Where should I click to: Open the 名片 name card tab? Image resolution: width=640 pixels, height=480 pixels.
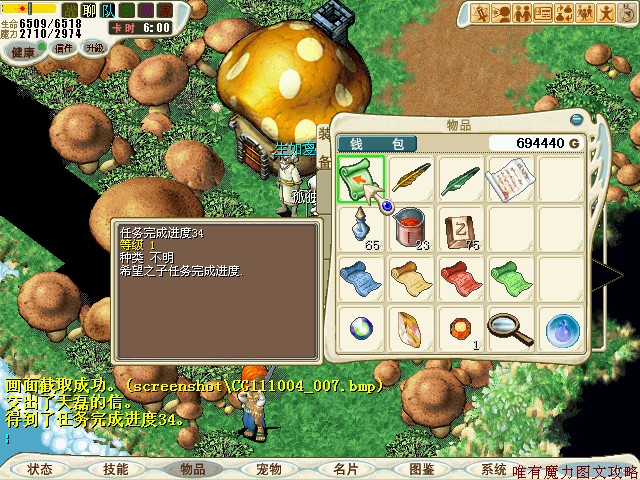(345, 468)
